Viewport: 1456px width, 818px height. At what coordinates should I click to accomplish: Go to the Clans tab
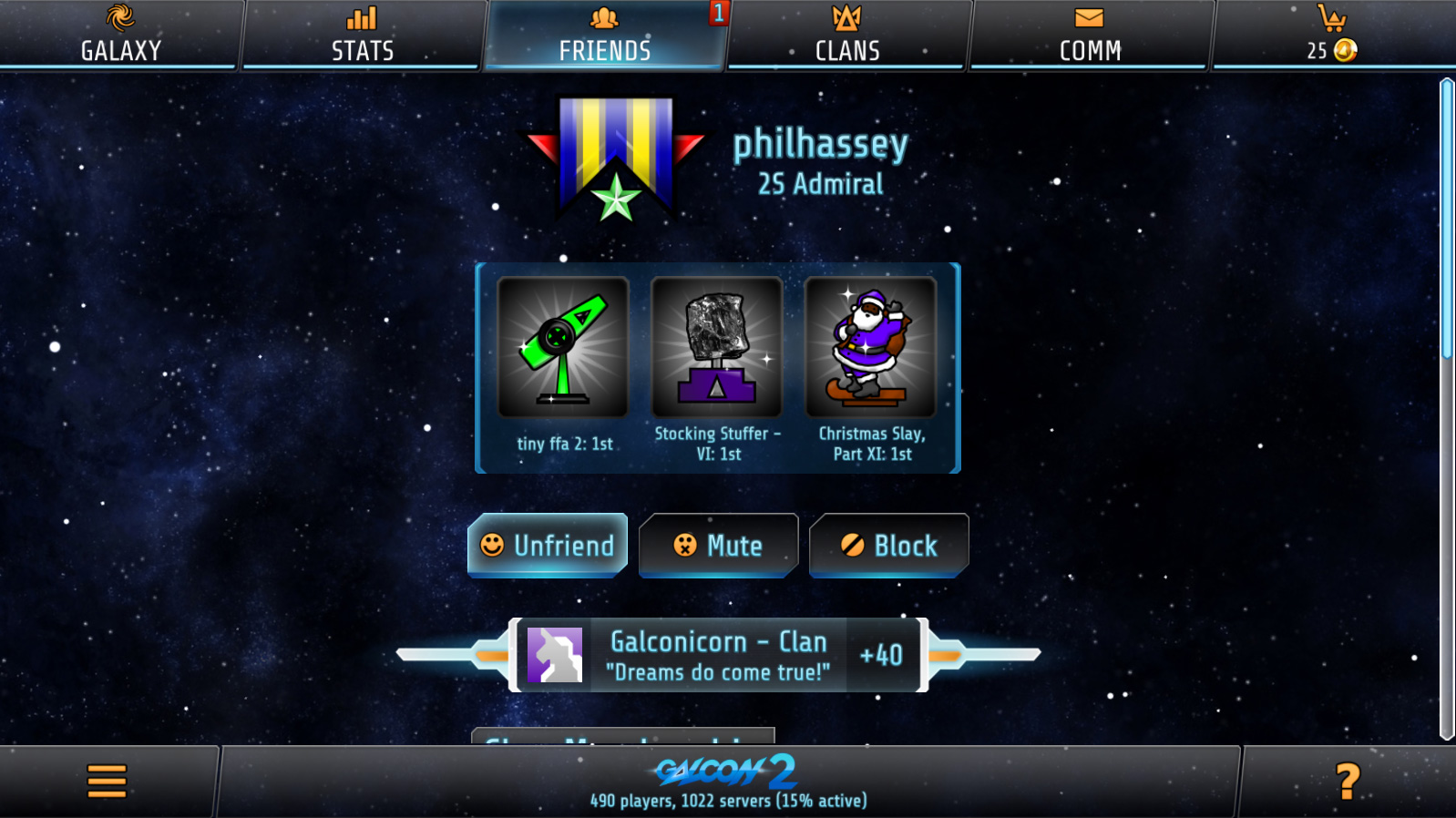click(x=847, y=35)
